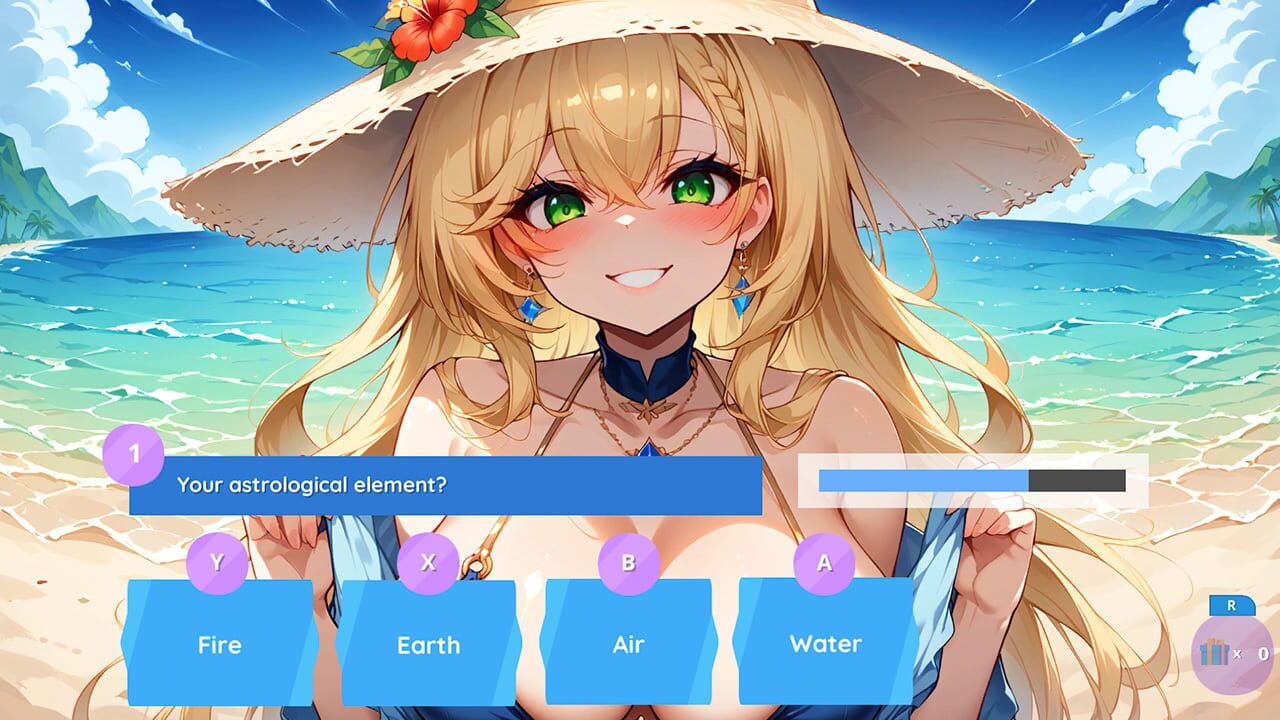The height and width of the screenshot is (720, 1280).
Task: Select the Water answer
Action: pos(826,646)
